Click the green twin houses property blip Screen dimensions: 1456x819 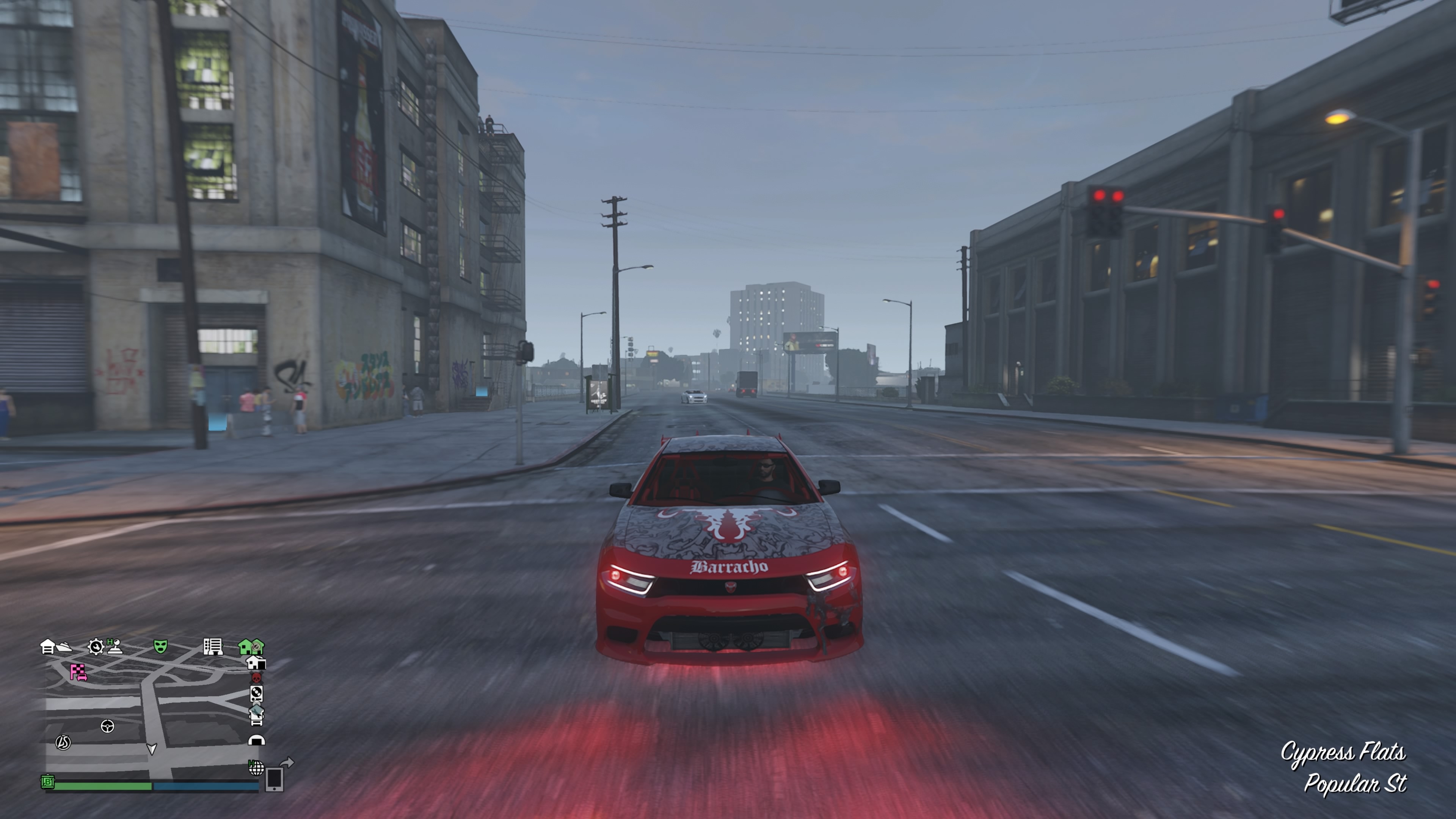coord(250,646)
